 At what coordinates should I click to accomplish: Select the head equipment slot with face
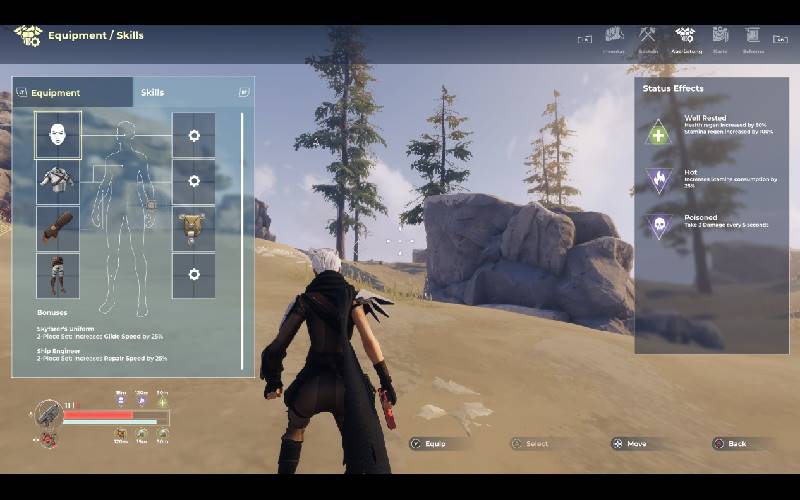[58, 135]
